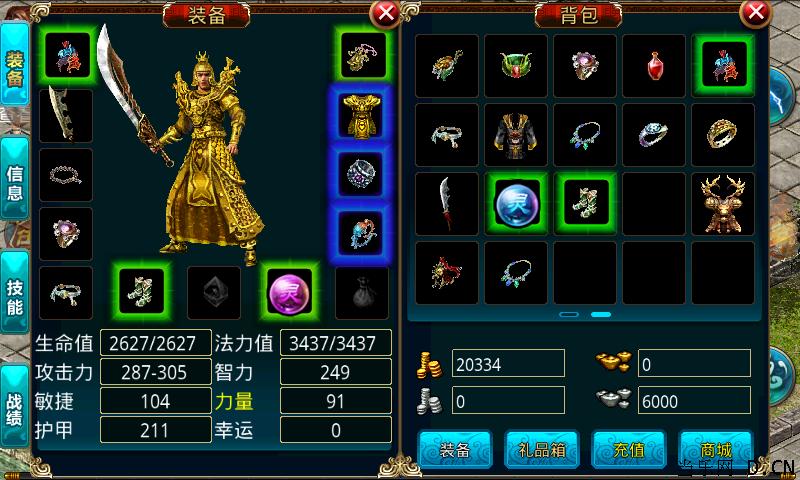Close the 背包 backpack panel
The width and height of the screenshot is (800, 480).
(756, 13)
